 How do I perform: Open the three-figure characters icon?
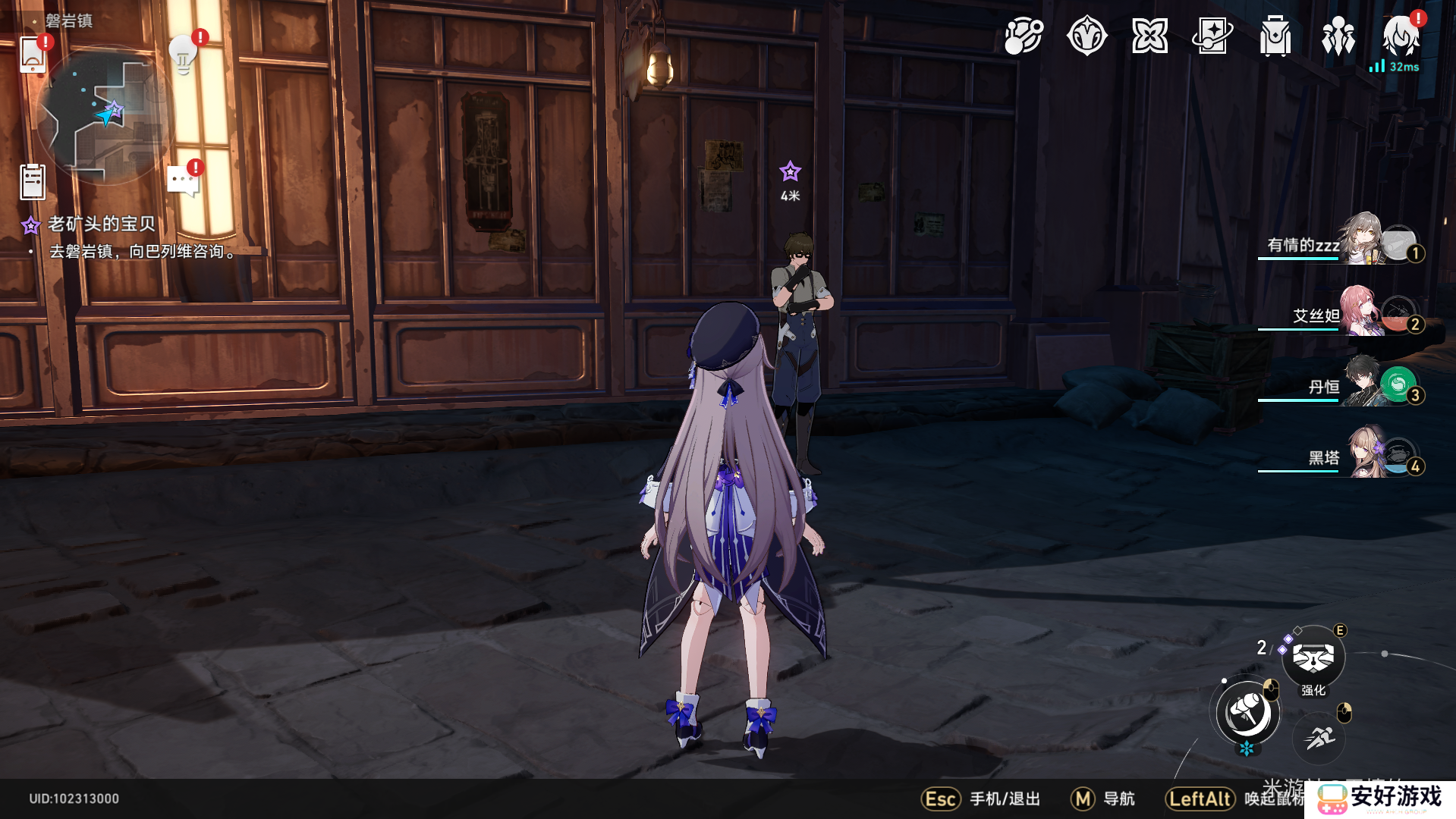pos(1338,36)
